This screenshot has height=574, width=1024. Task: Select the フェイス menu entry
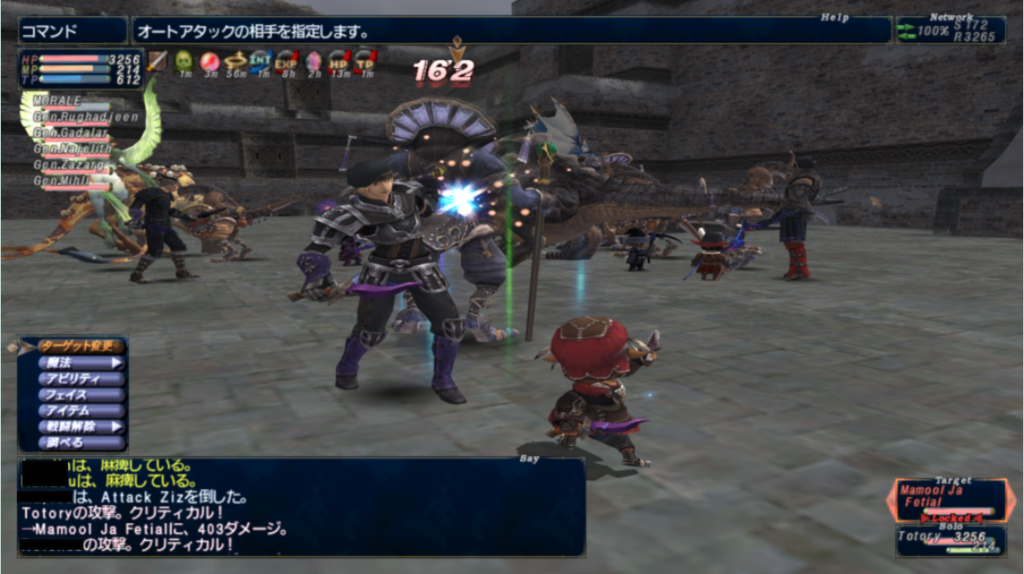(x=79, y=395)
